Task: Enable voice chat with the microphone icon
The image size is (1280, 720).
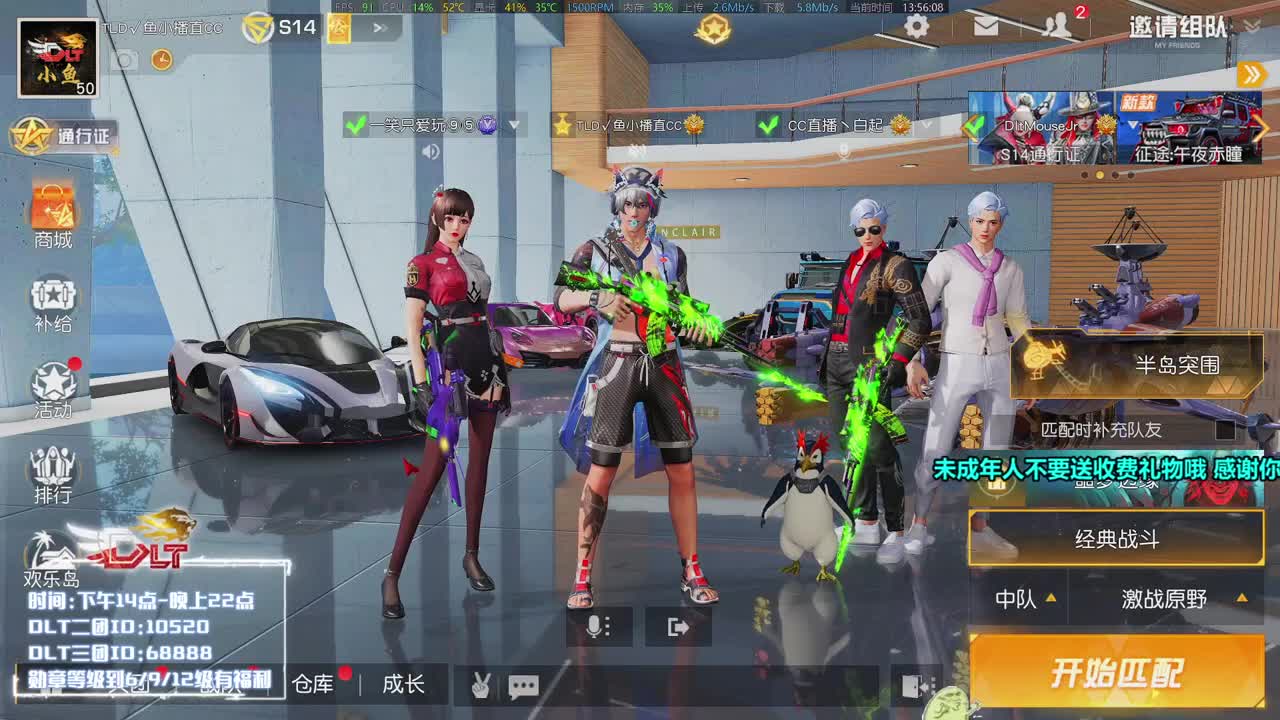Action: click(597, 626)
